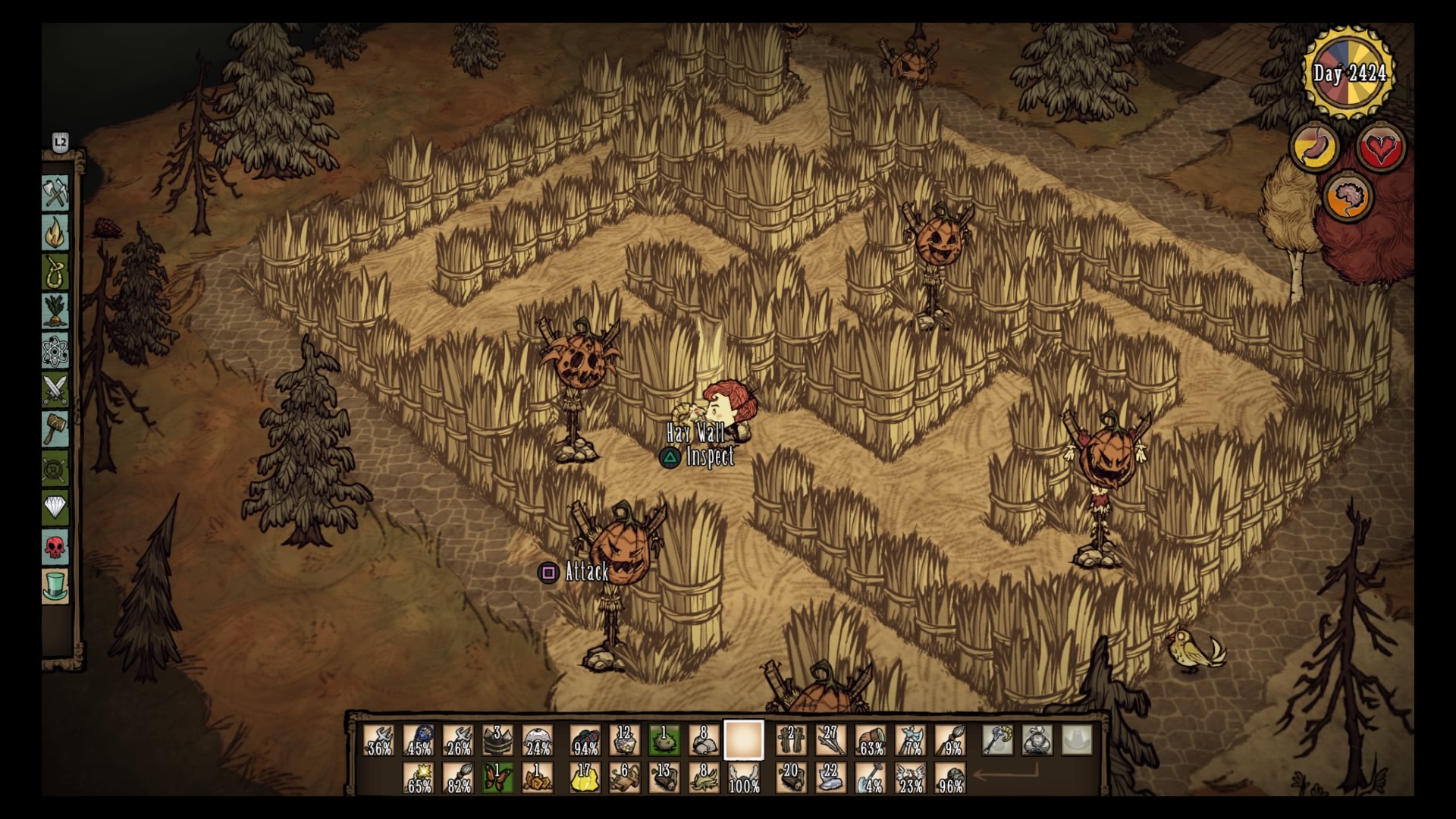Viewport: 1456px width, 819px height.
Task: Select the shovel slot at 4%
Action: [871, 778]
